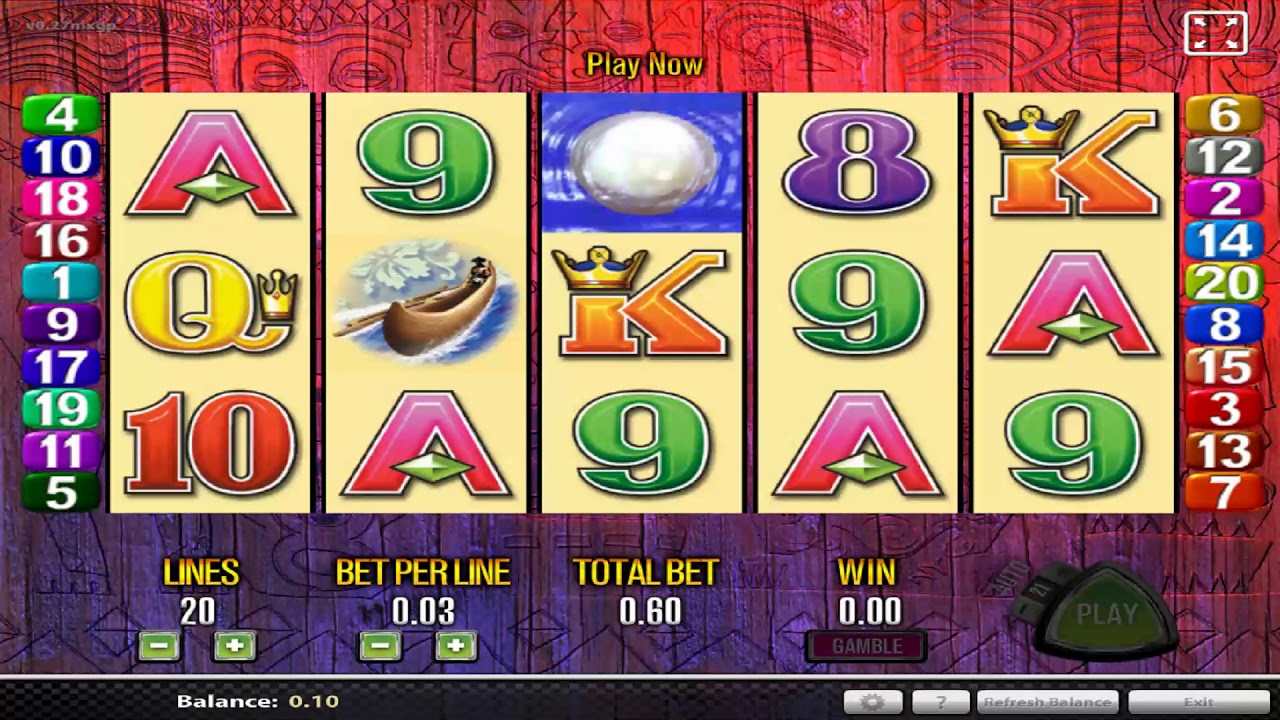1280x720 pixels.
Task: Toggle fullscreen with the corner brackets icon
Action: coord(1215,33)
